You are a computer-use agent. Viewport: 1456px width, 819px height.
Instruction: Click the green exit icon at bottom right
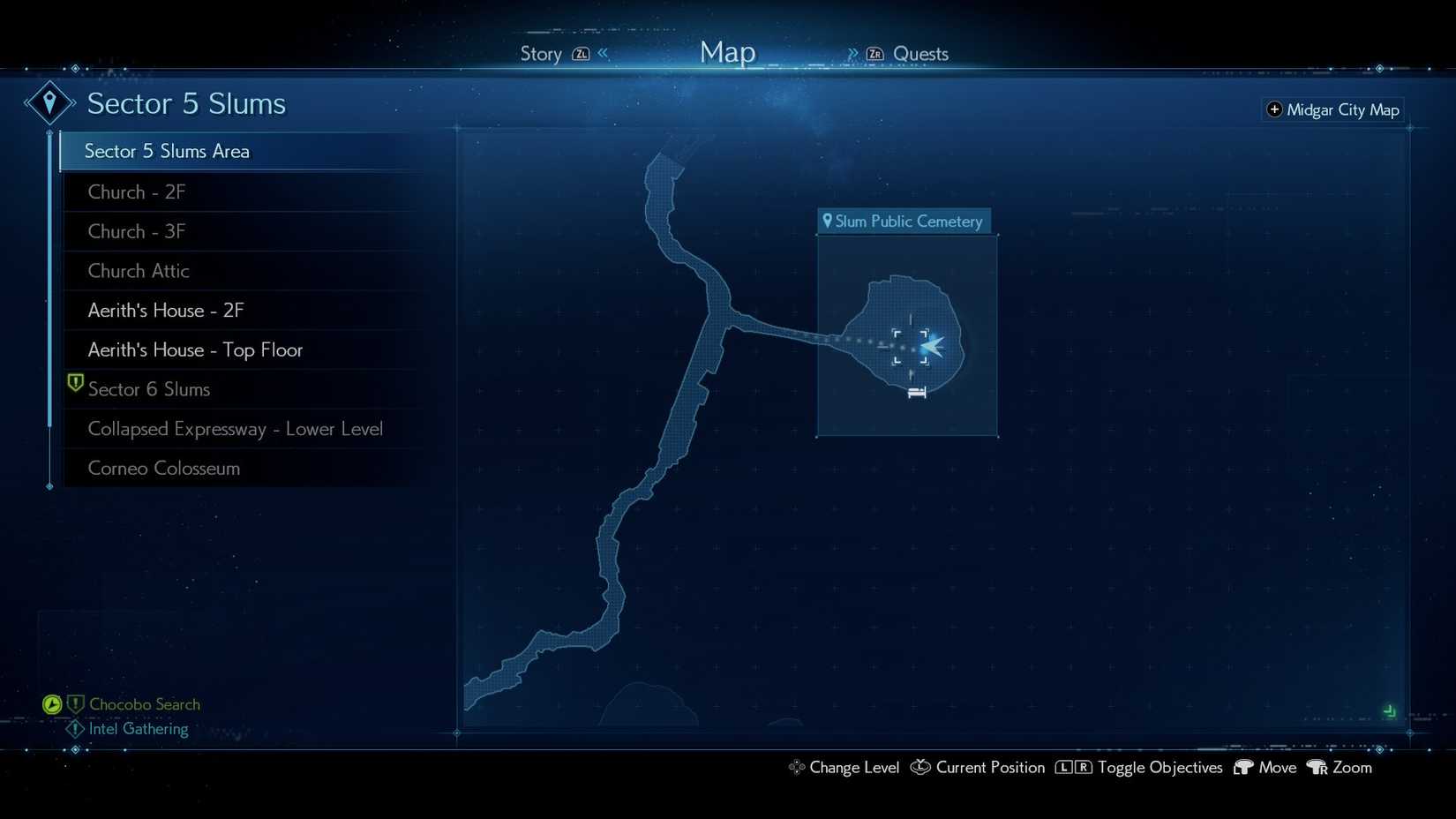pos(1391,710)
